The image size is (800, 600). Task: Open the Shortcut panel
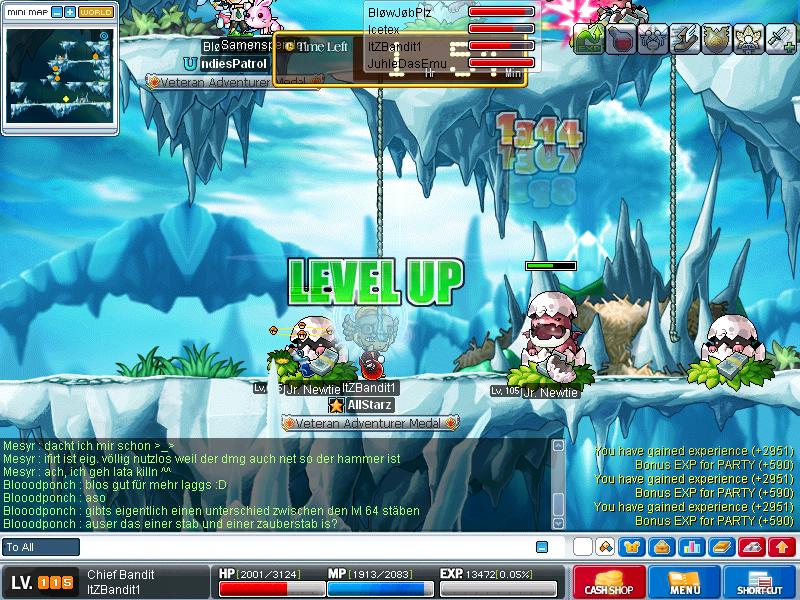(x=760, y=582)
